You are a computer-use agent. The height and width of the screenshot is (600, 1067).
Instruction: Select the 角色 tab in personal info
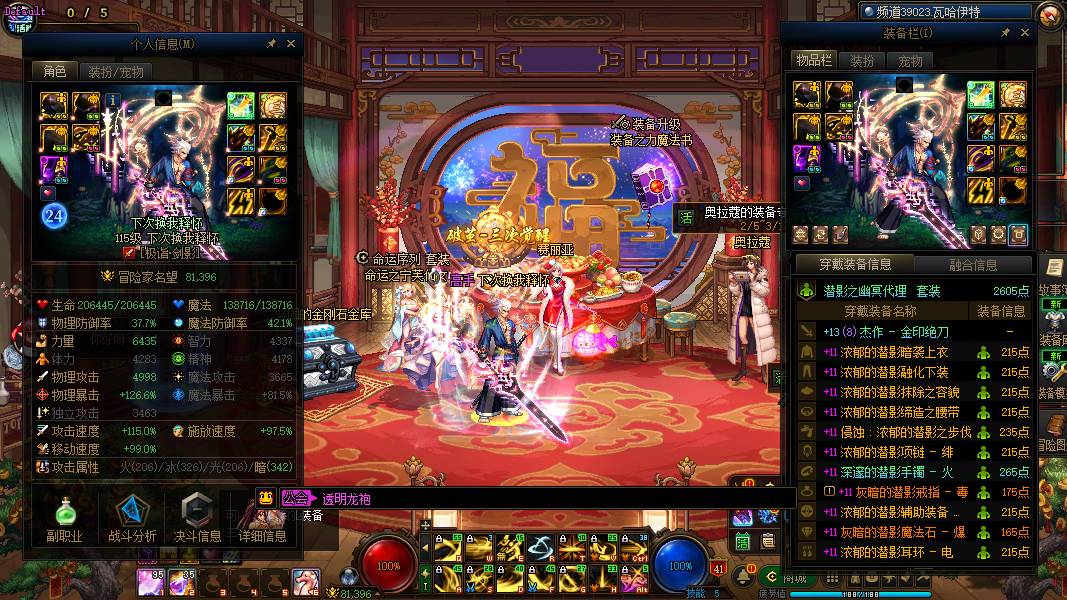[54, 72]
